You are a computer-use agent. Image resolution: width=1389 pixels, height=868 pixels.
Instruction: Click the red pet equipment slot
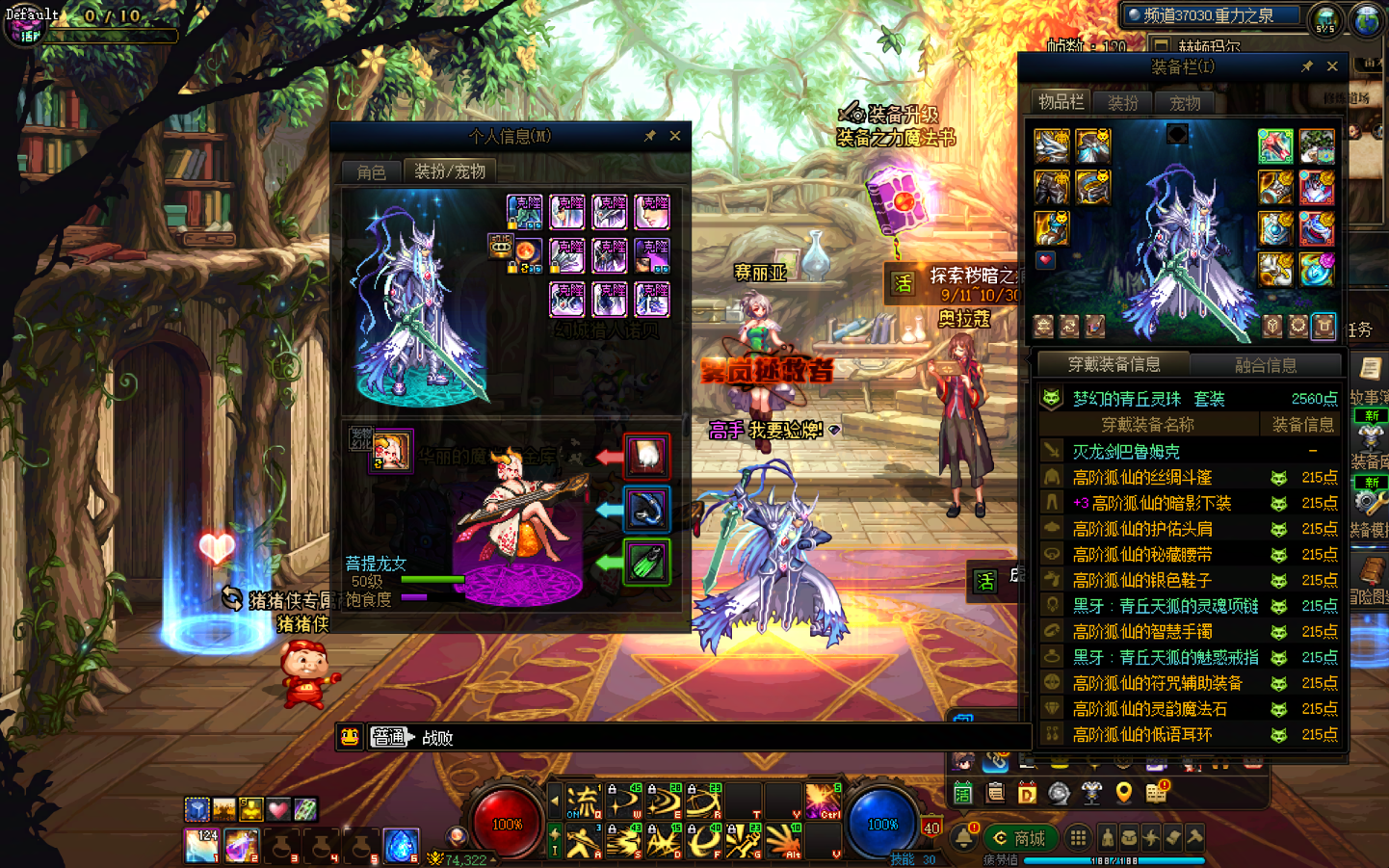tap(646, 456)
